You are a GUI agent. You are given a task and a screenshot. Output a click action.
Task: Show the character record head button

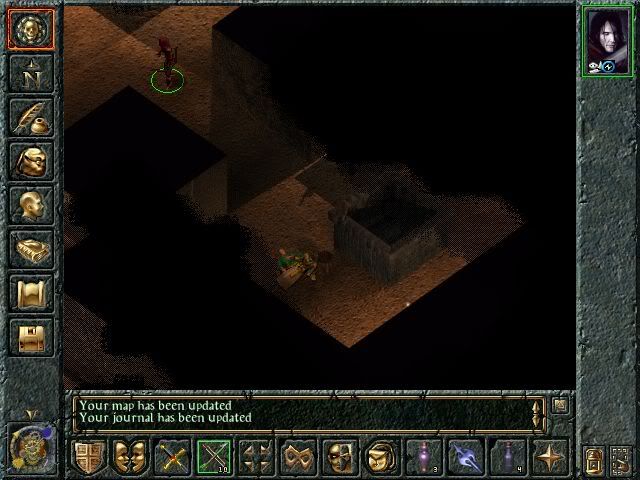point(30,204)
